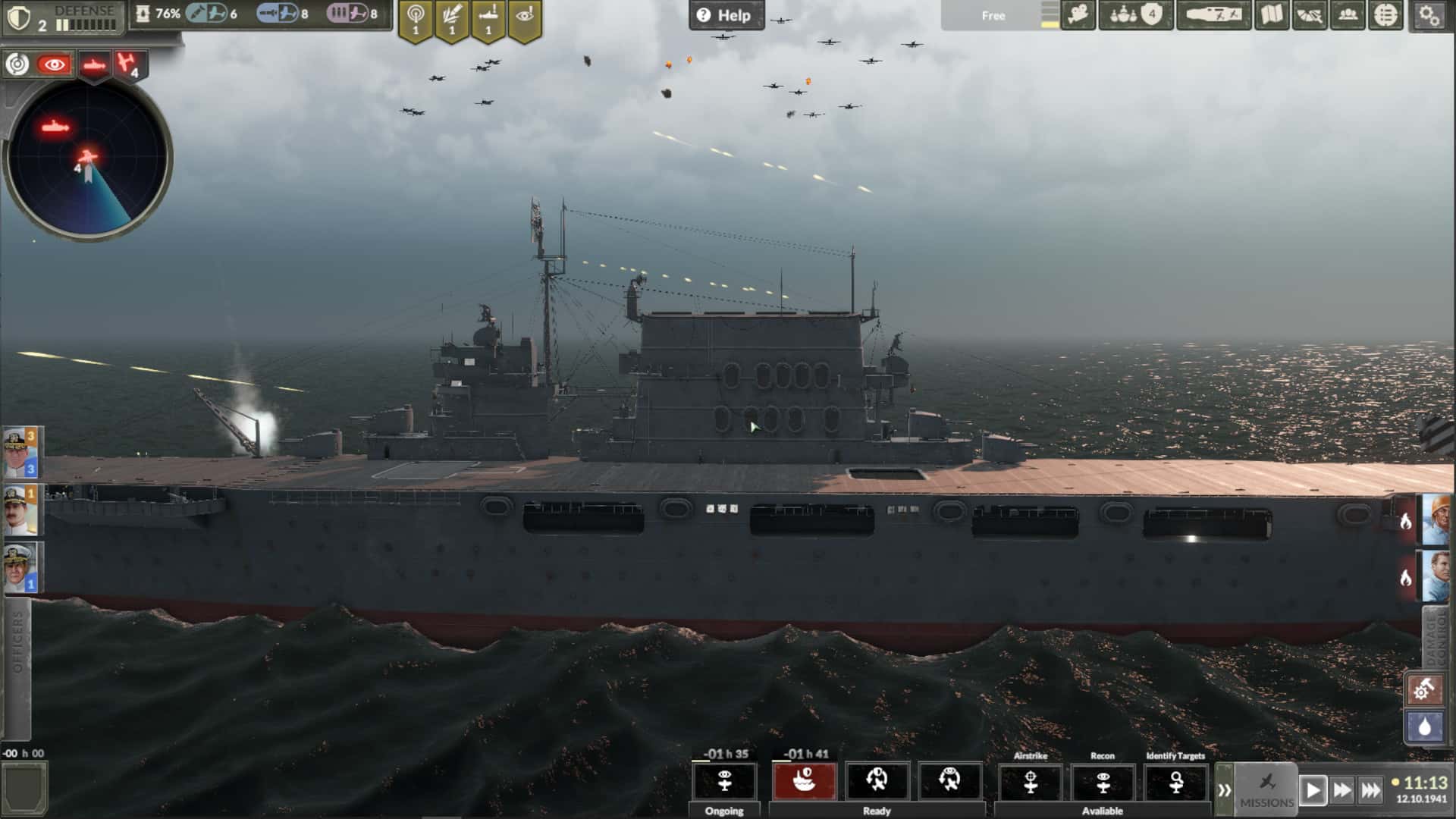Open the map view icon
The image size is (1456, 819).
click(x=1272, y=14)
